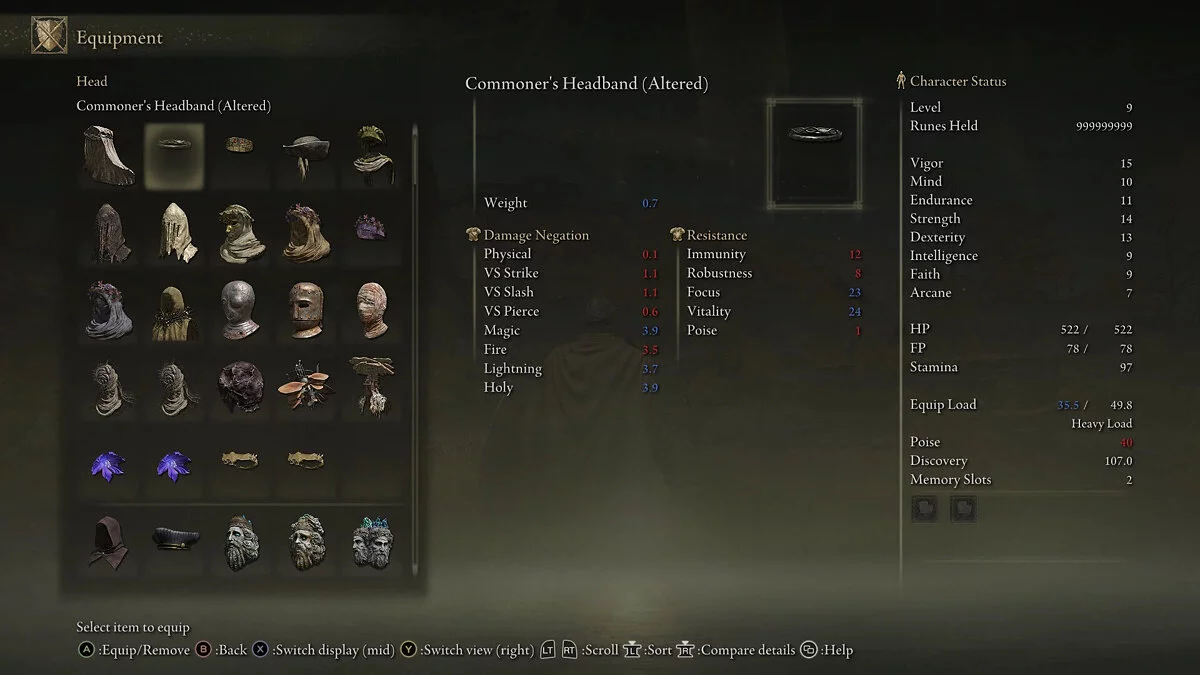This screenshot has height=675, width=1200.
Task: Choose the grey hood with red flowers
Action: [109, 310]
